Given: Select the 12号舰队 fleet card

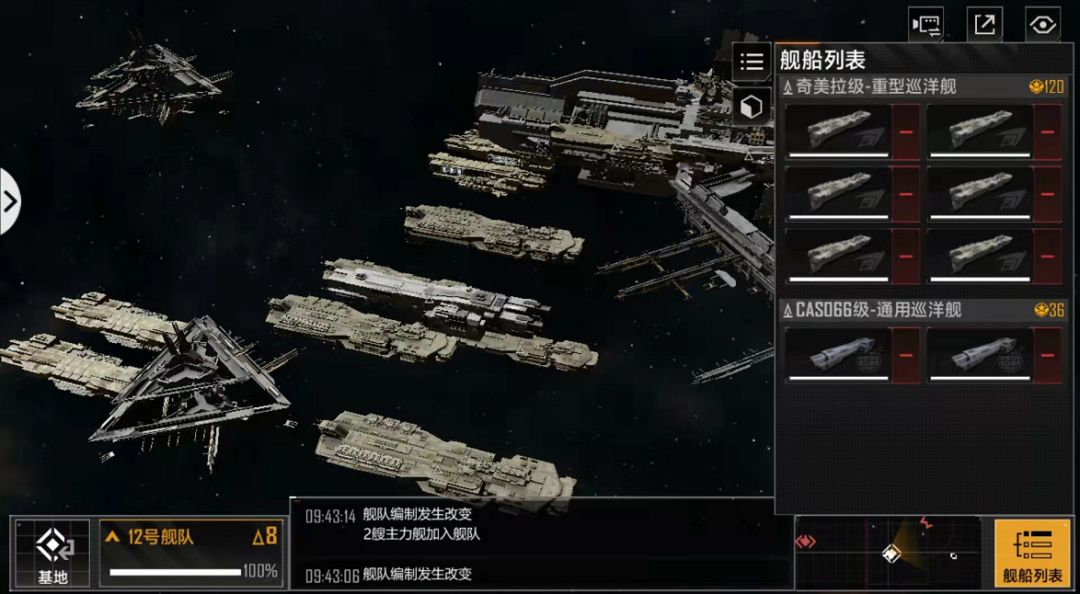Looking at the screenshot, I should click(x=190, y=552).
